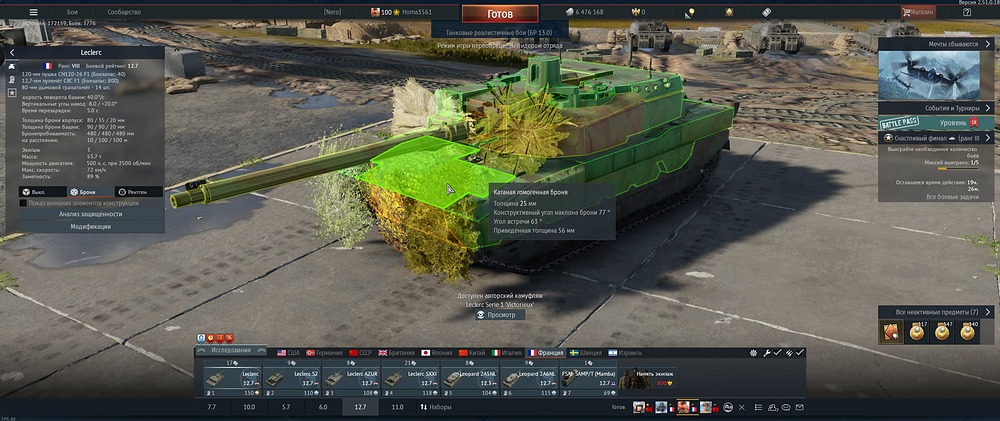Toggle Показ внешних элементов конструкции checkbox

[24, 202]
